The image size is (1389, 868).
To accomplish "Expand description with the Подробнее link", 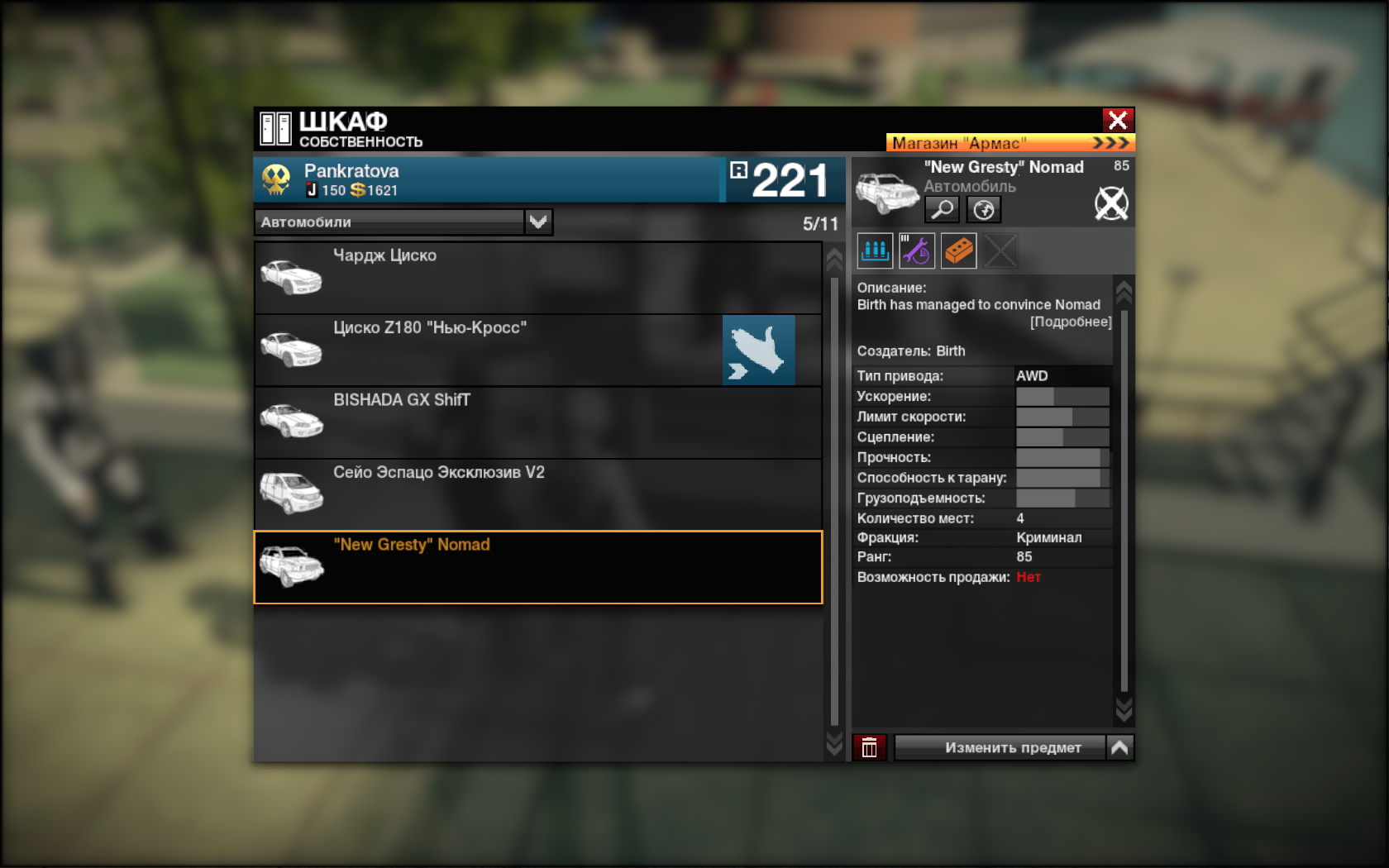I will [x=1071, y=322].
